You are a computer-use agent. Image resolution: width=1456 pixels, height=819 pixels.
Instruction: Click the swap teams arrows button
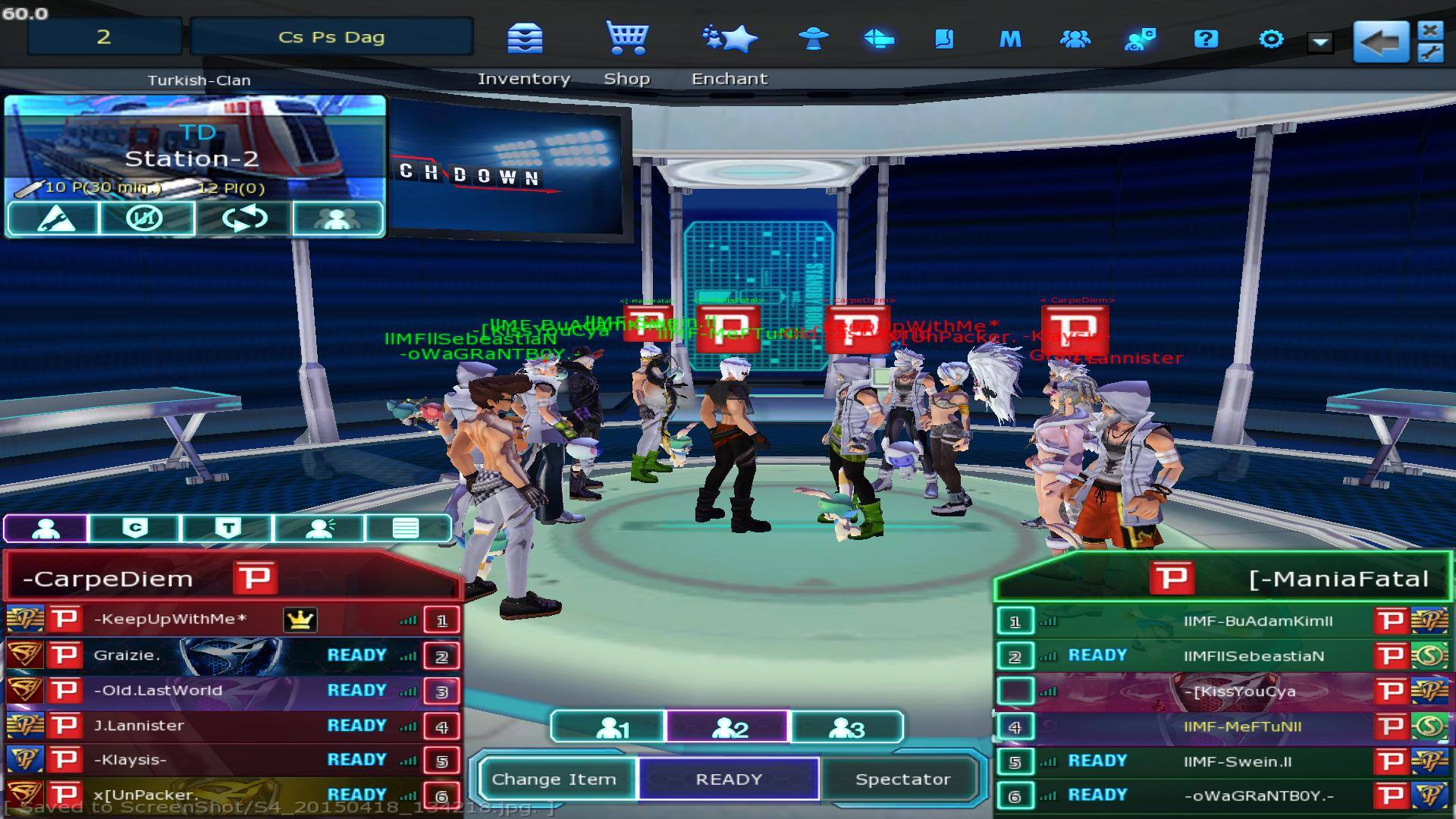[244, 218]
